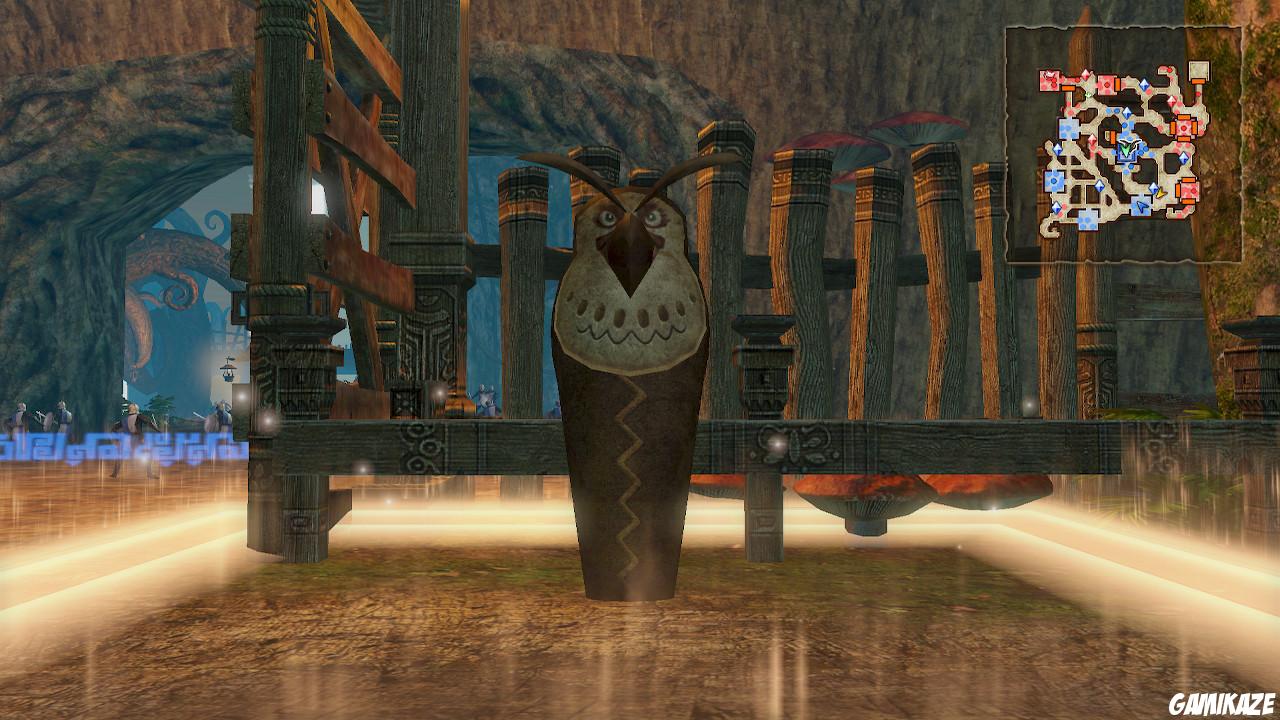The image size is (1280, 720).
Task: Click the small green item icon in the upper minimap
Action: coord(1088,94)
